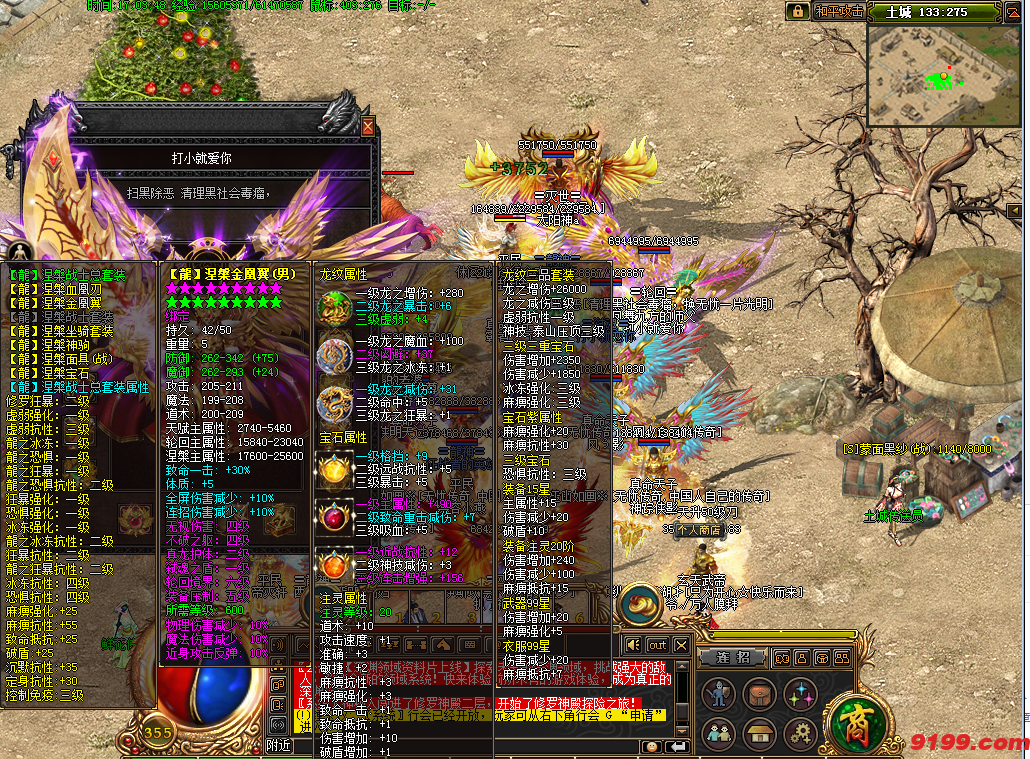Click the 'out' logout button
Screen dimensions: 1030x759
coord(657,645)
